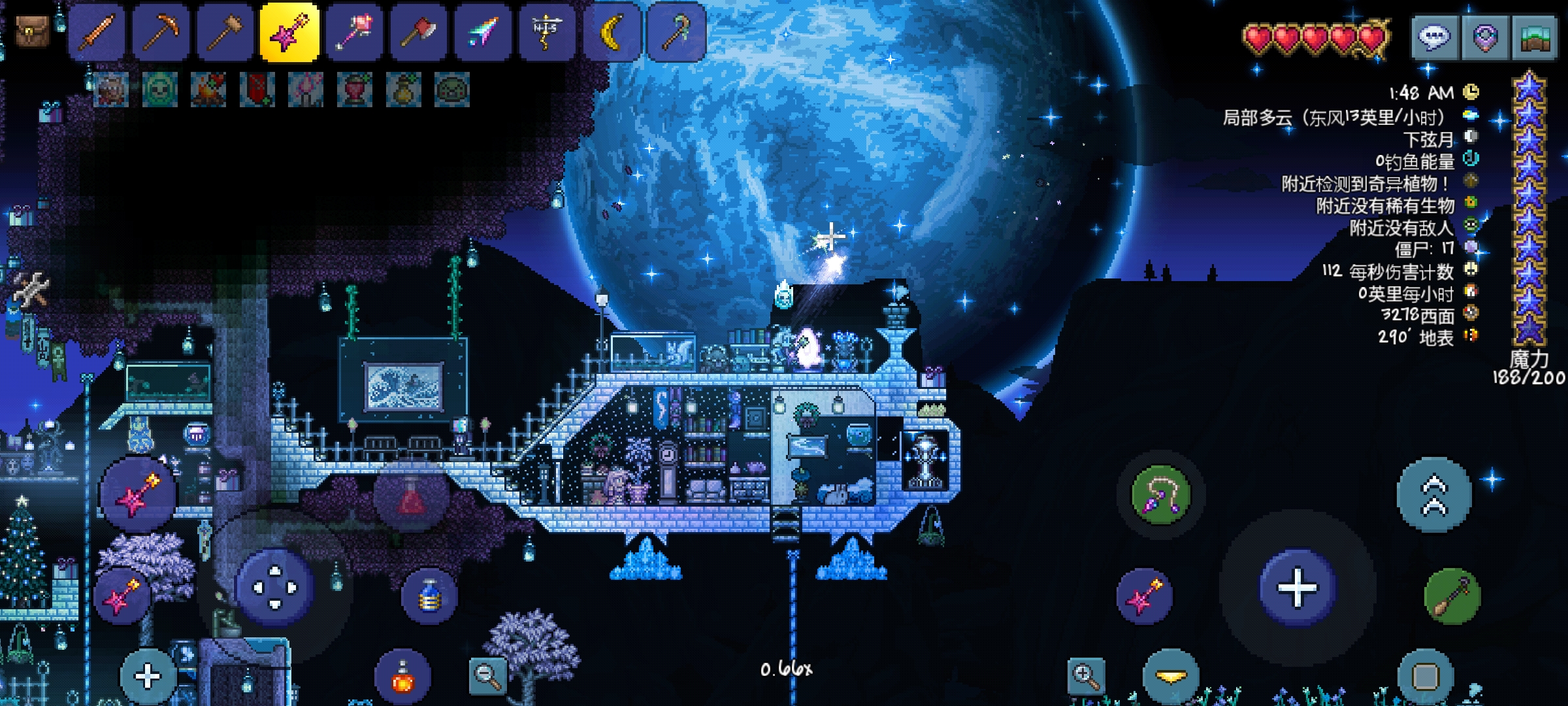Select the wooden hammer hotbar slot
The height and width of the screenshot is (706, 1568).
click(x=225, y=31)
